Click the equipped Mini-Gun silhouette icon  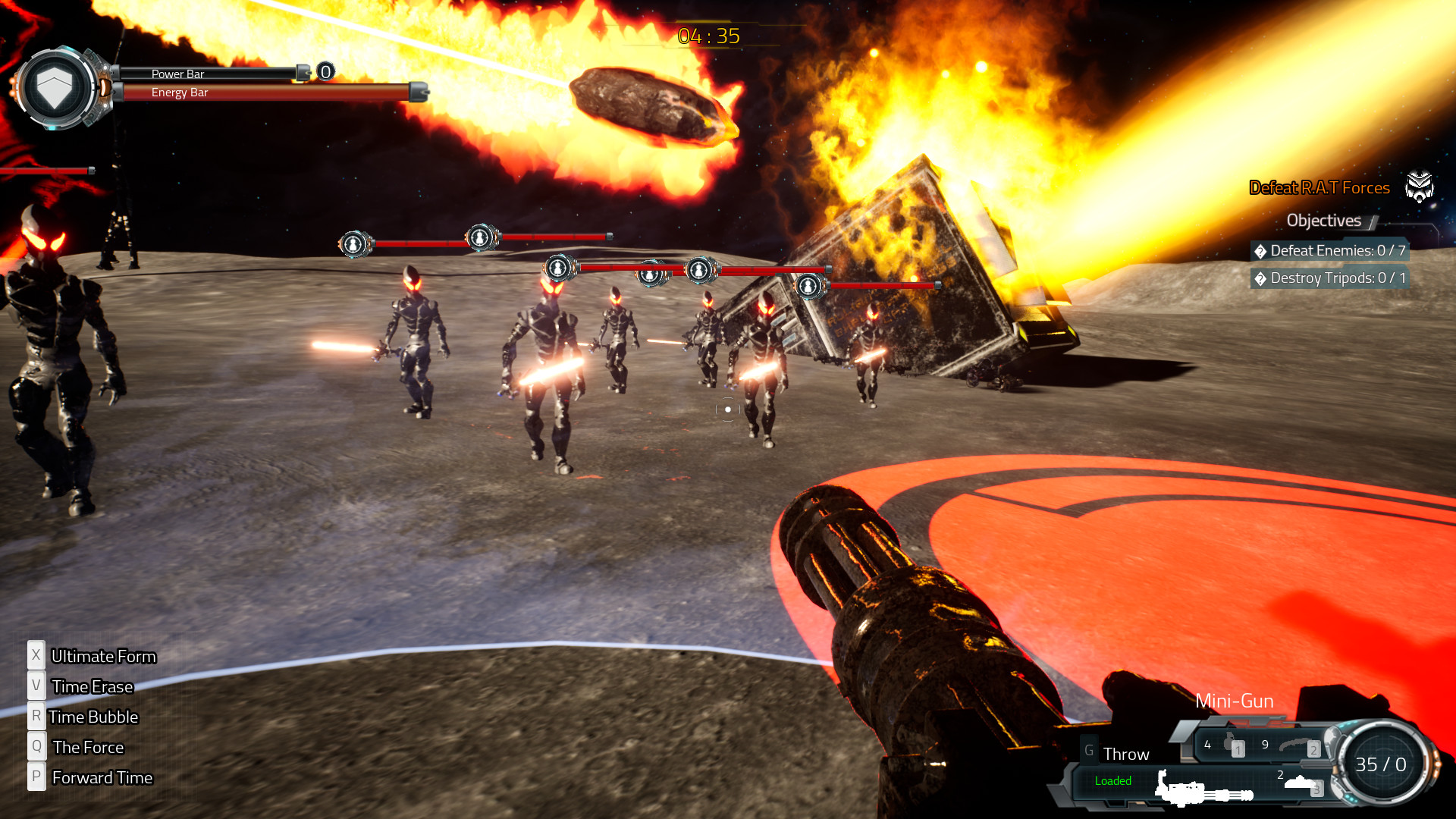tap(1203, 790)
